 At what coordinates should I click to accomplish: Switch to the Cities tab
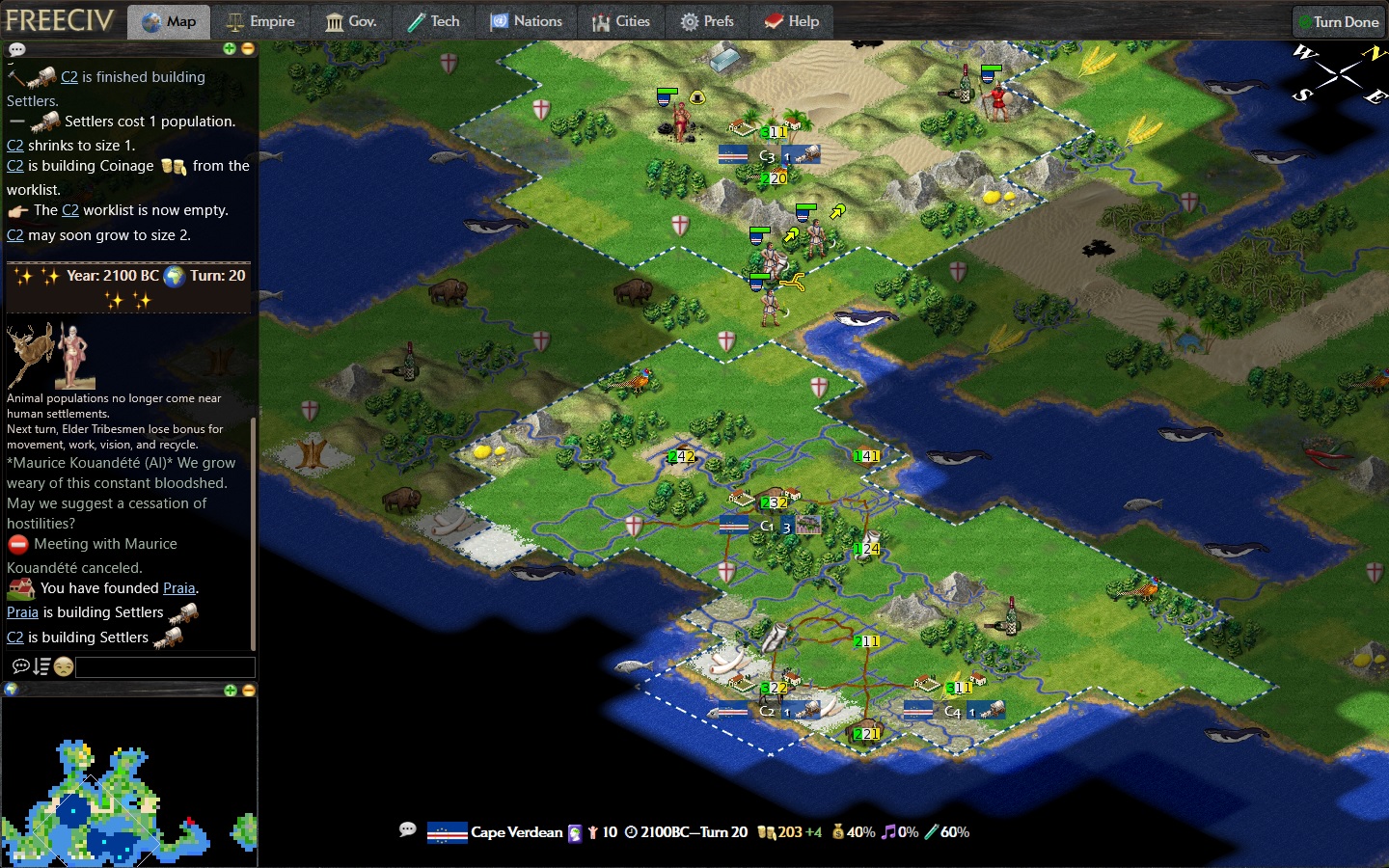tap(620, 21)
